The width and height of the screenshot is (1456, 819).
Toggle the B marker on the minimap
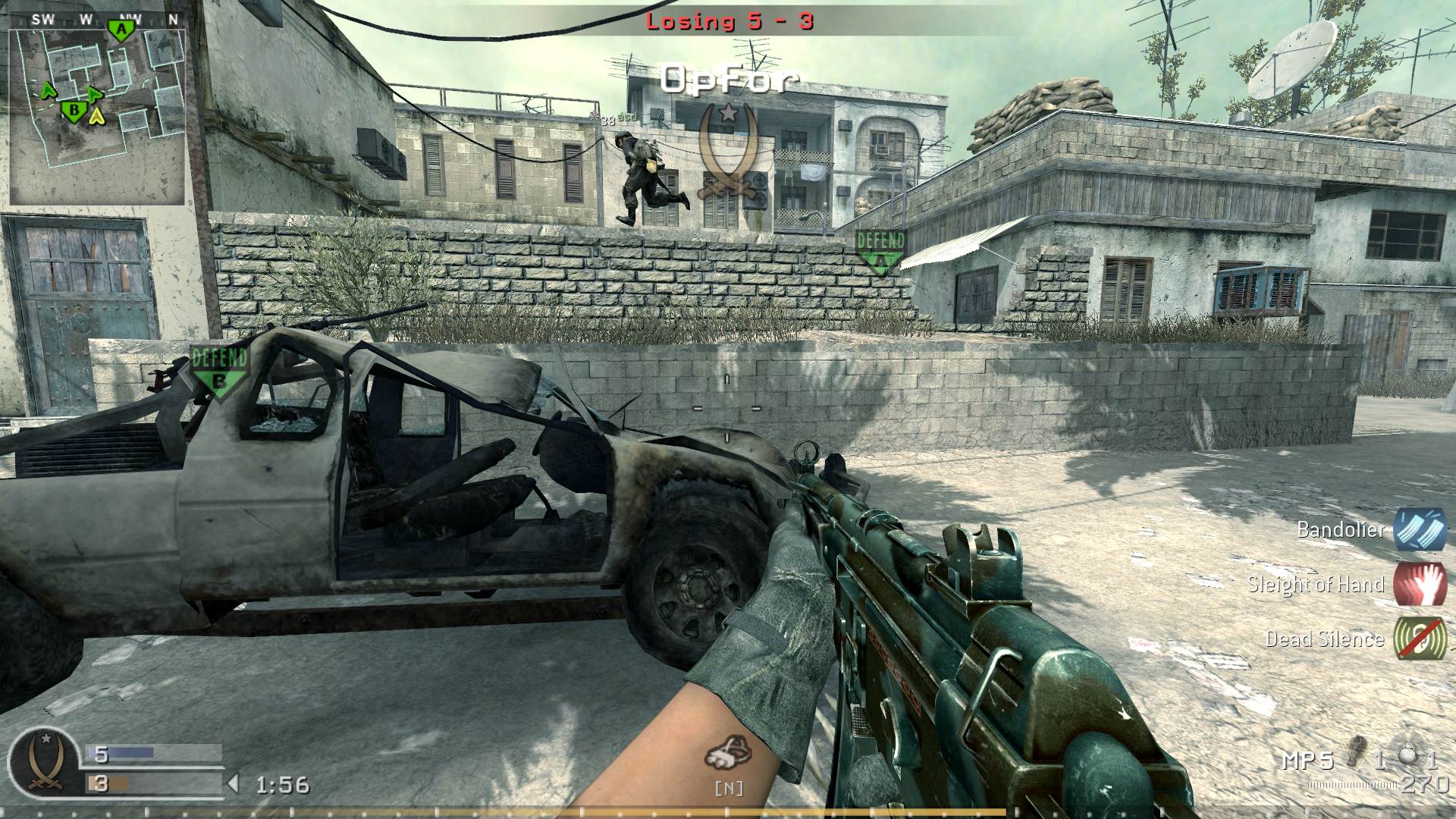pos(73,109)
